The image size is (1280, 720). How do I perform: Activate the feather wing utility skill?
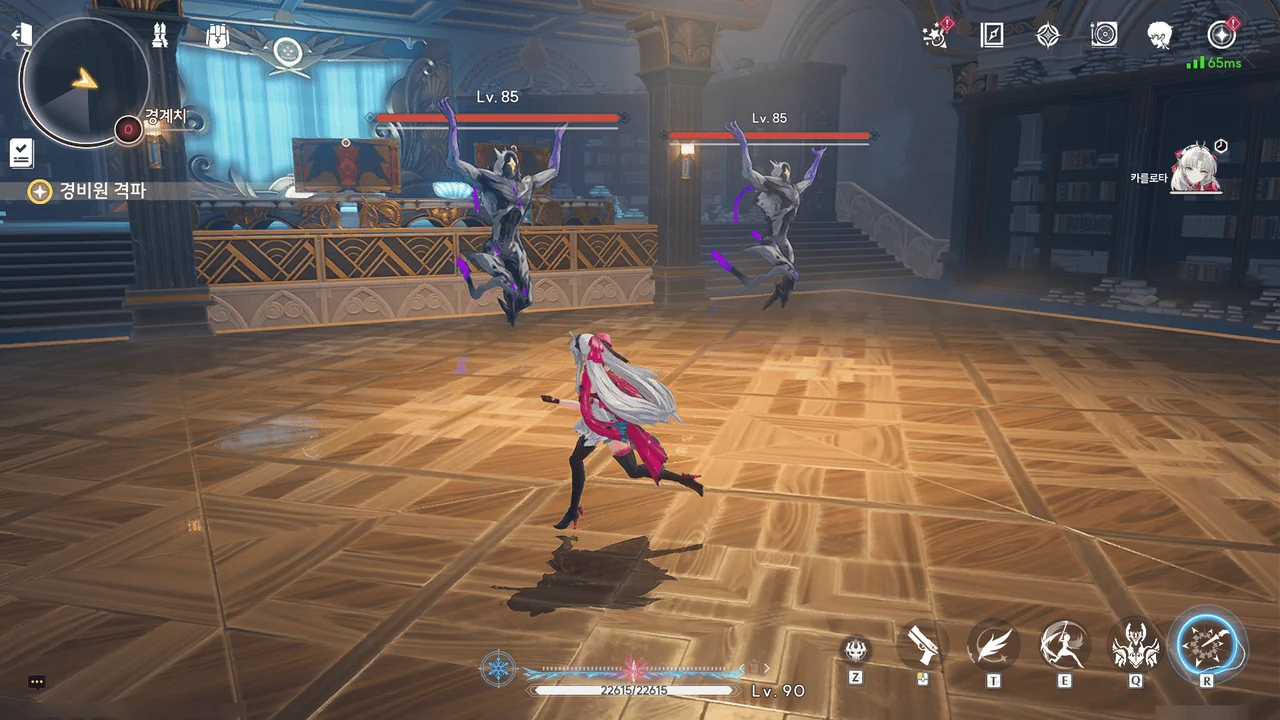click(993, 645)
